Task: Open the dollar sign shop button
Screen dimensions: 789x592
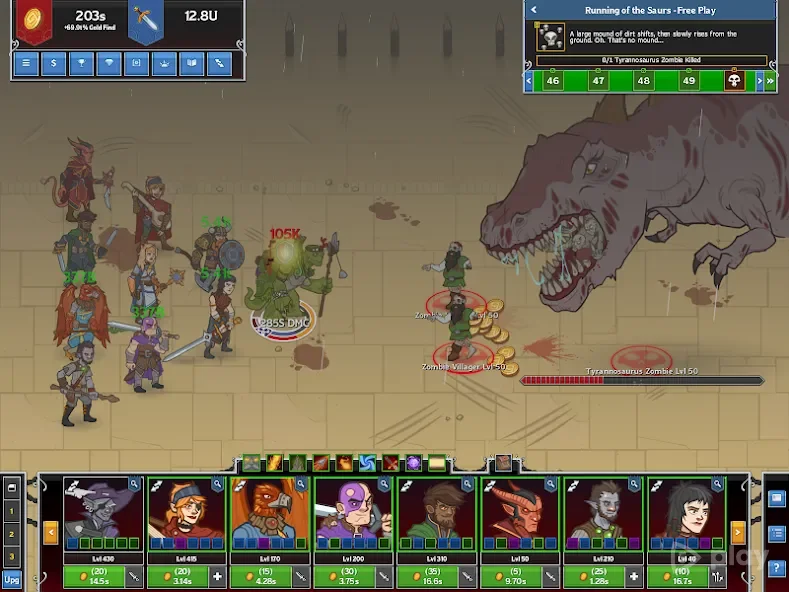Action: (53, 64)
